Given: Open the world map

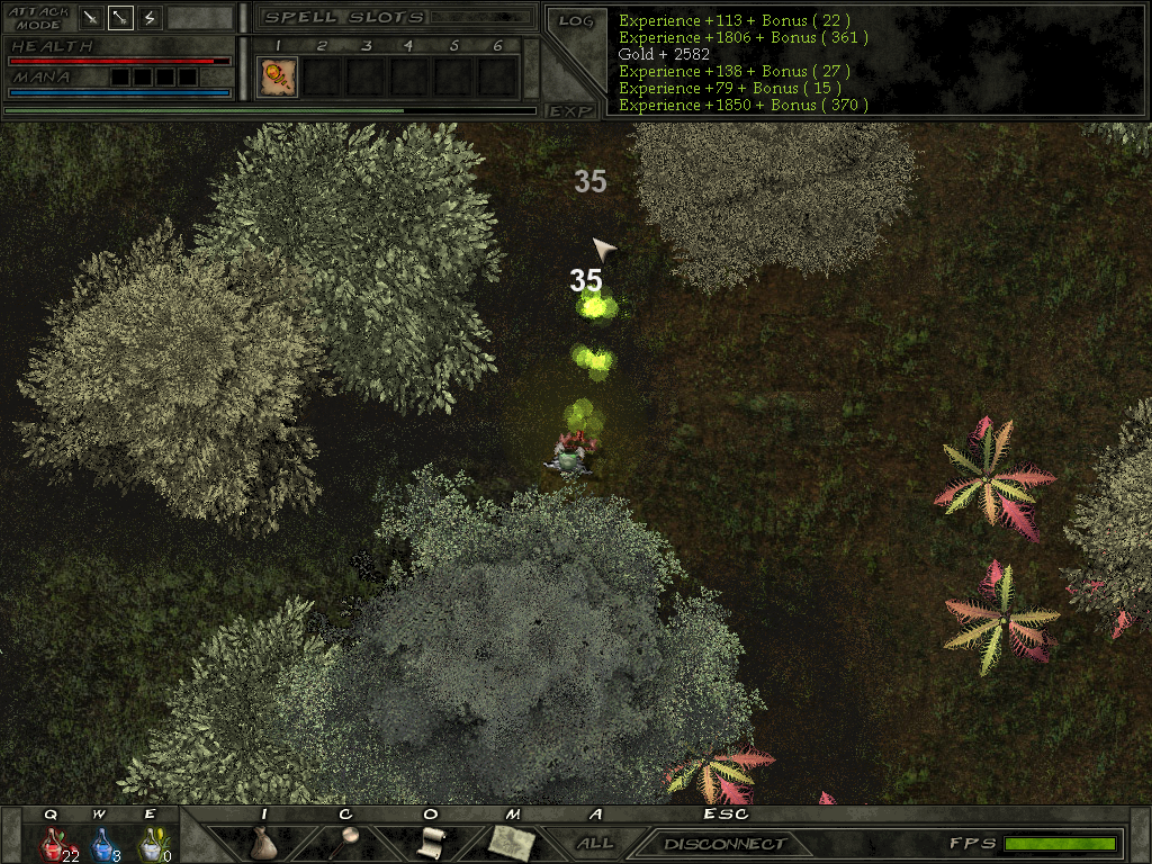Looking at the screenshot, I should point(512,842).
